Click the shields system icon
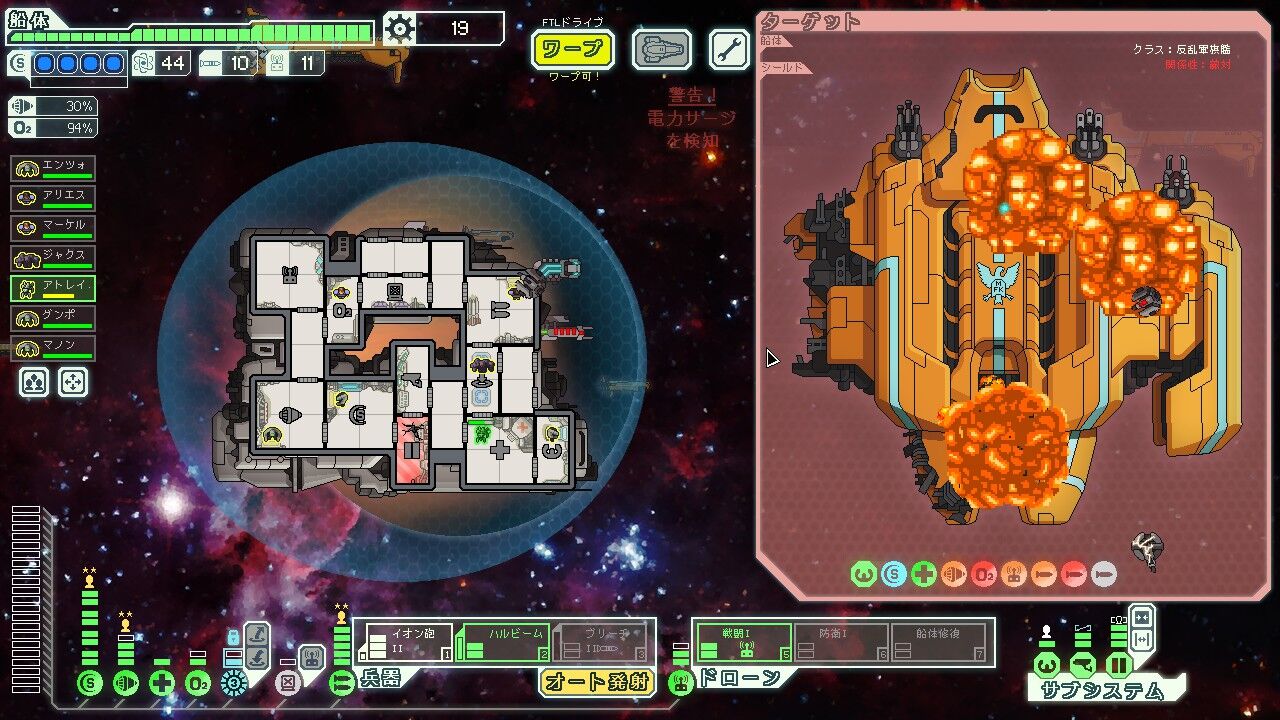 coord(90,683)
